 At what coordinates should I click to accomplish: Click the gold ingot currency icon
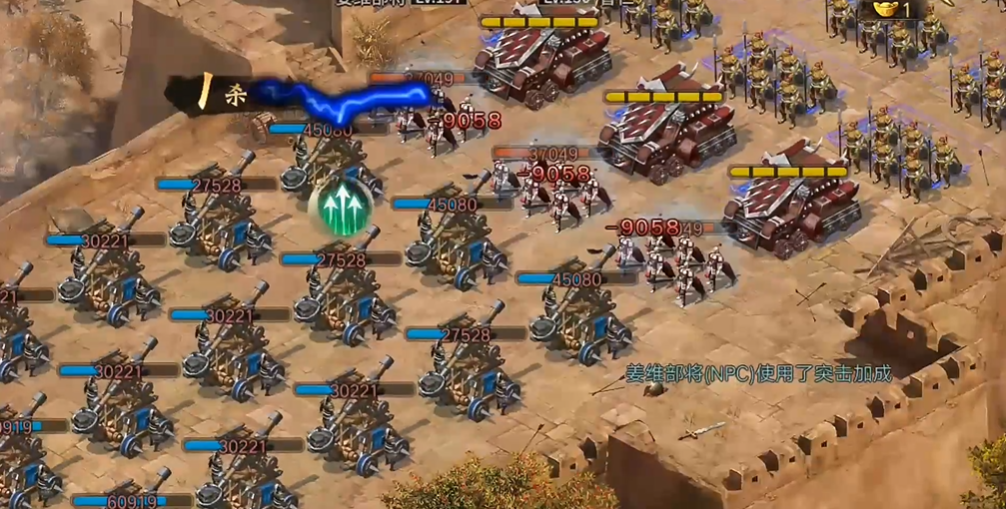coord(884,9)
